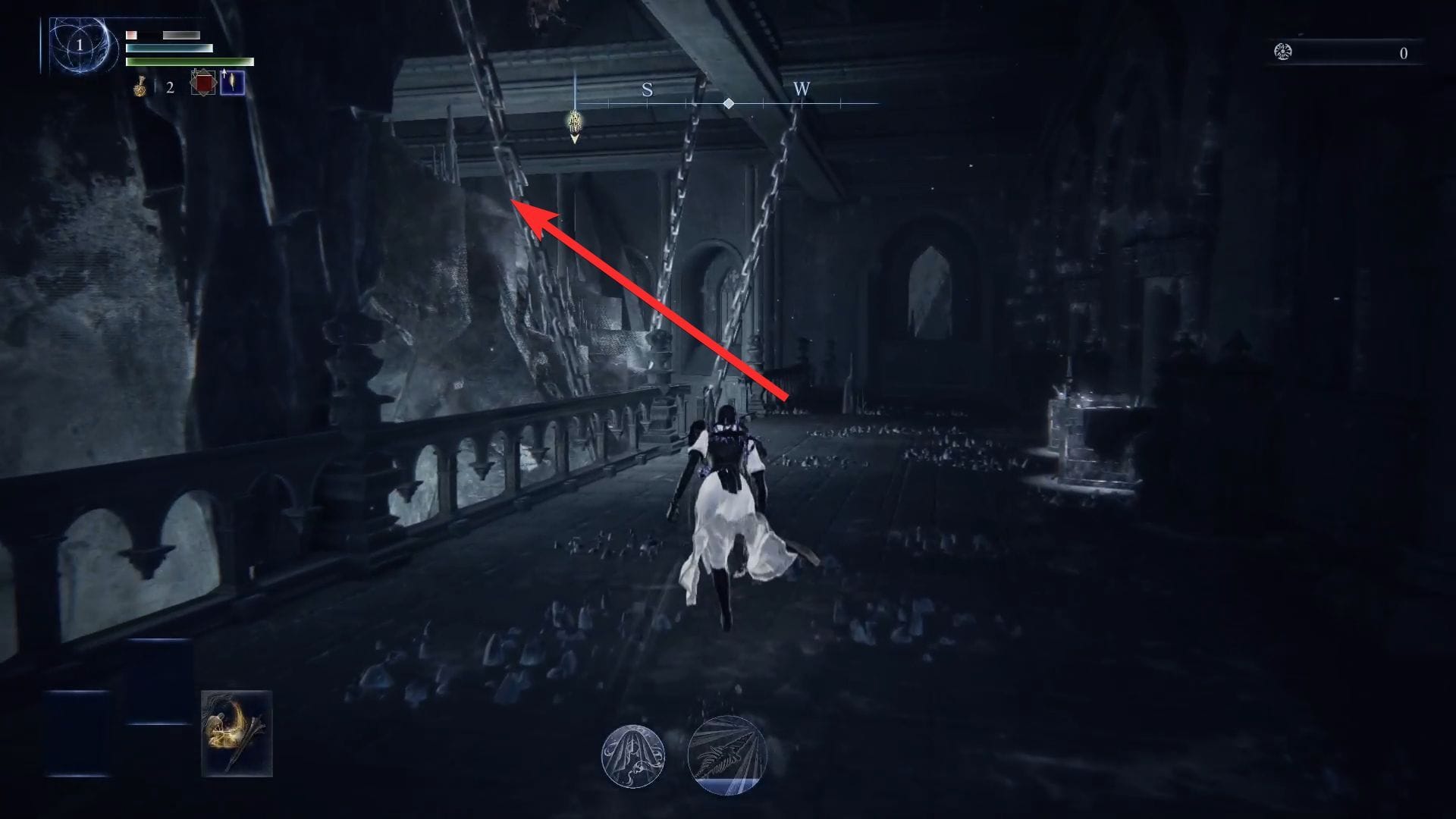Viewport: 1456px width, 819px height.
Task: Toggle the down arrow marker on the pouch slot
Action: (x=195, y=73)
